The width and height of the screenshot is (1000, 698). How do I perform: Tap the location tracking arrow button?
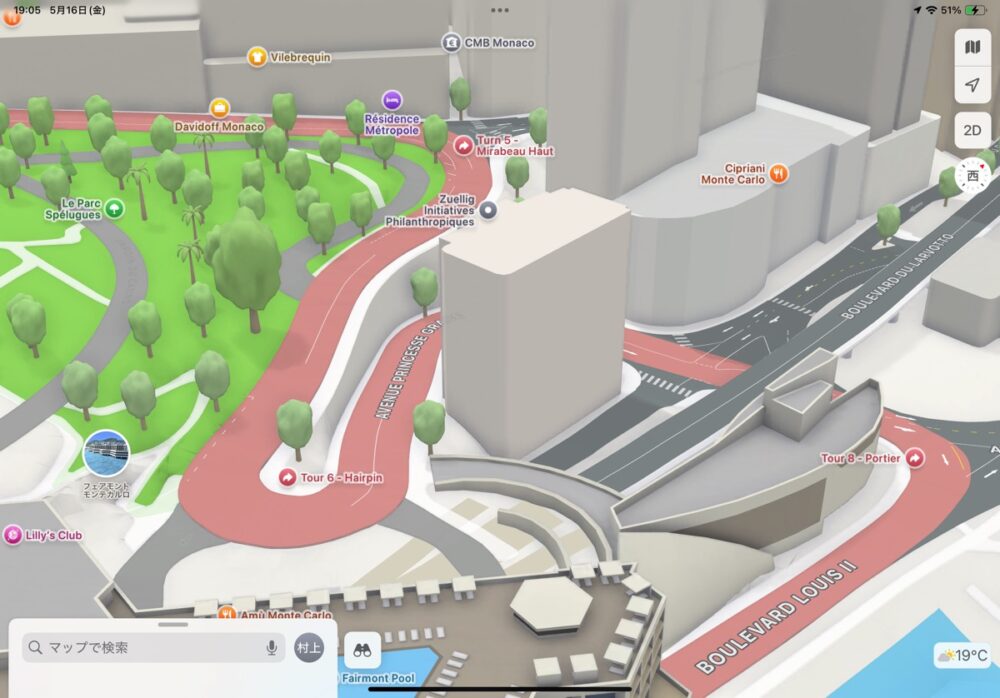click(971, 88)
